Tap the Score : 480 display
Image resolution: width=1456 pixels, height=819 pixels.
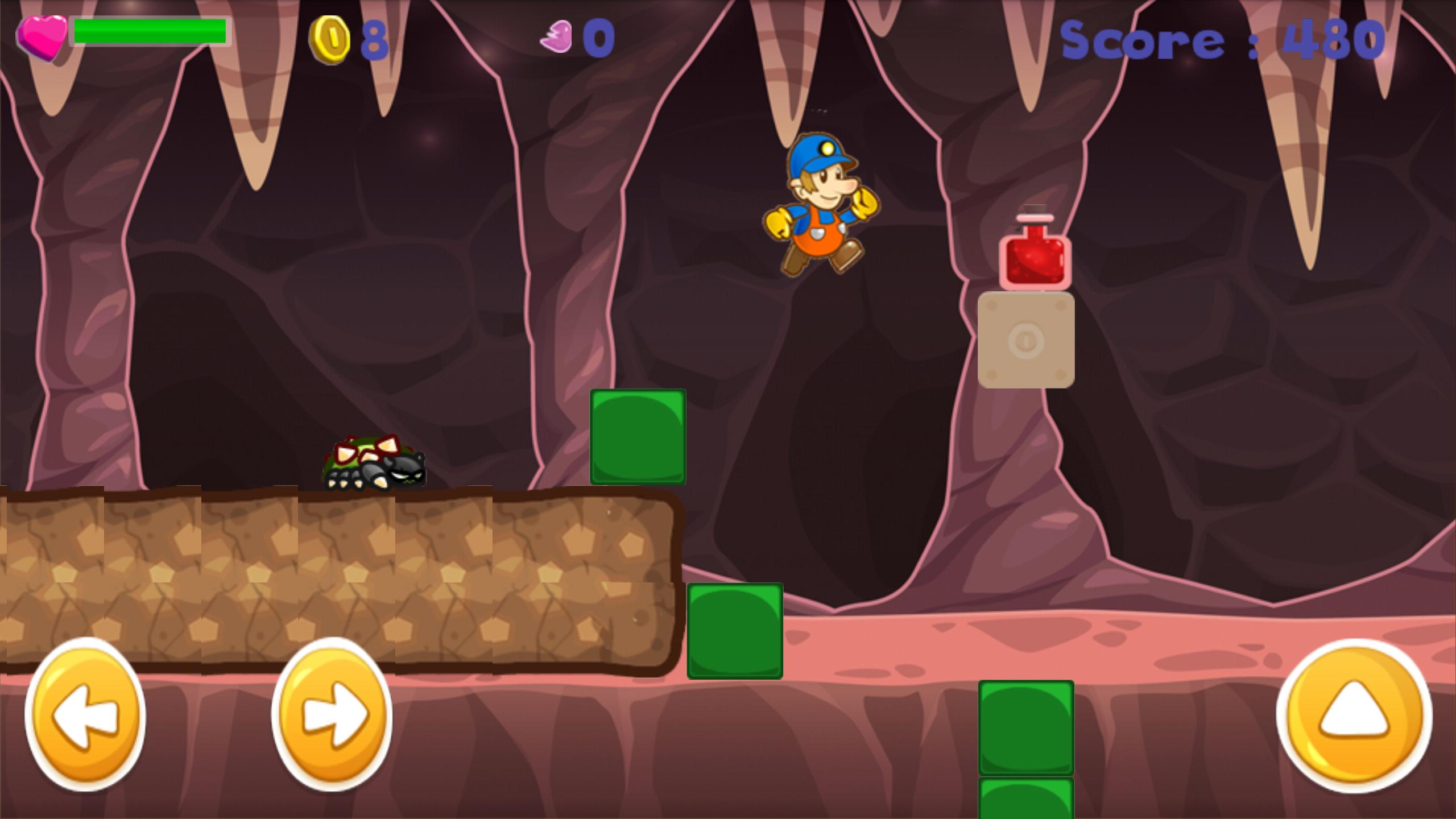point(1223,39)
